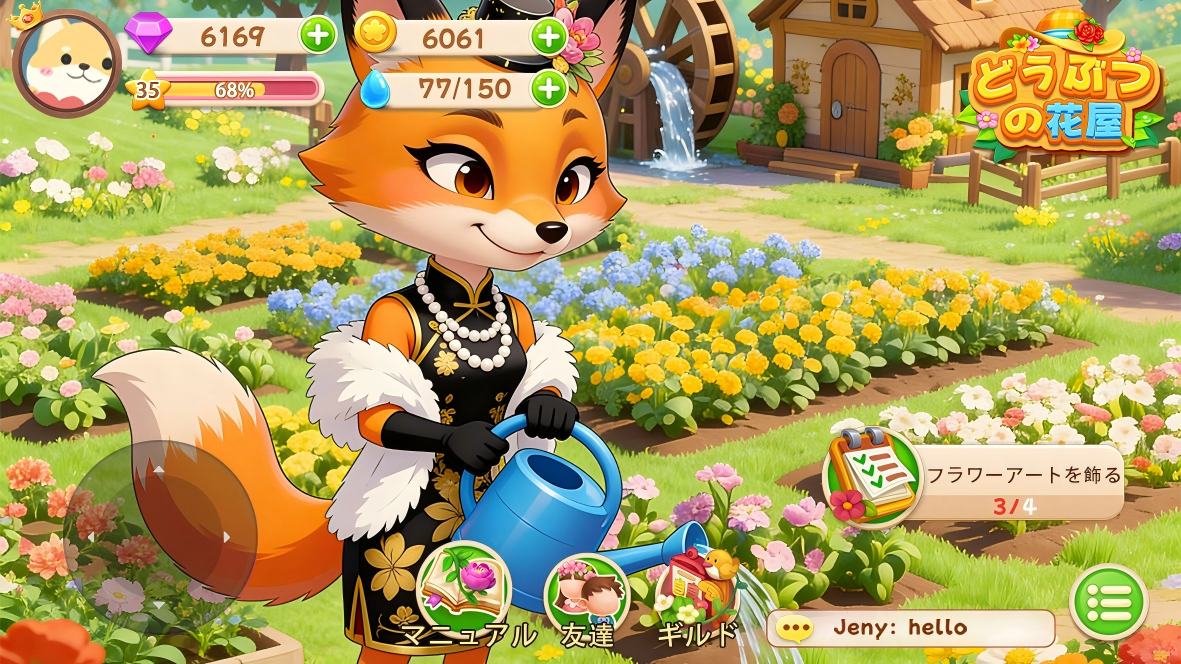Open the player profile avatar
The width and height of the screenshot is (1181, 664).
[x=66, y=63]
